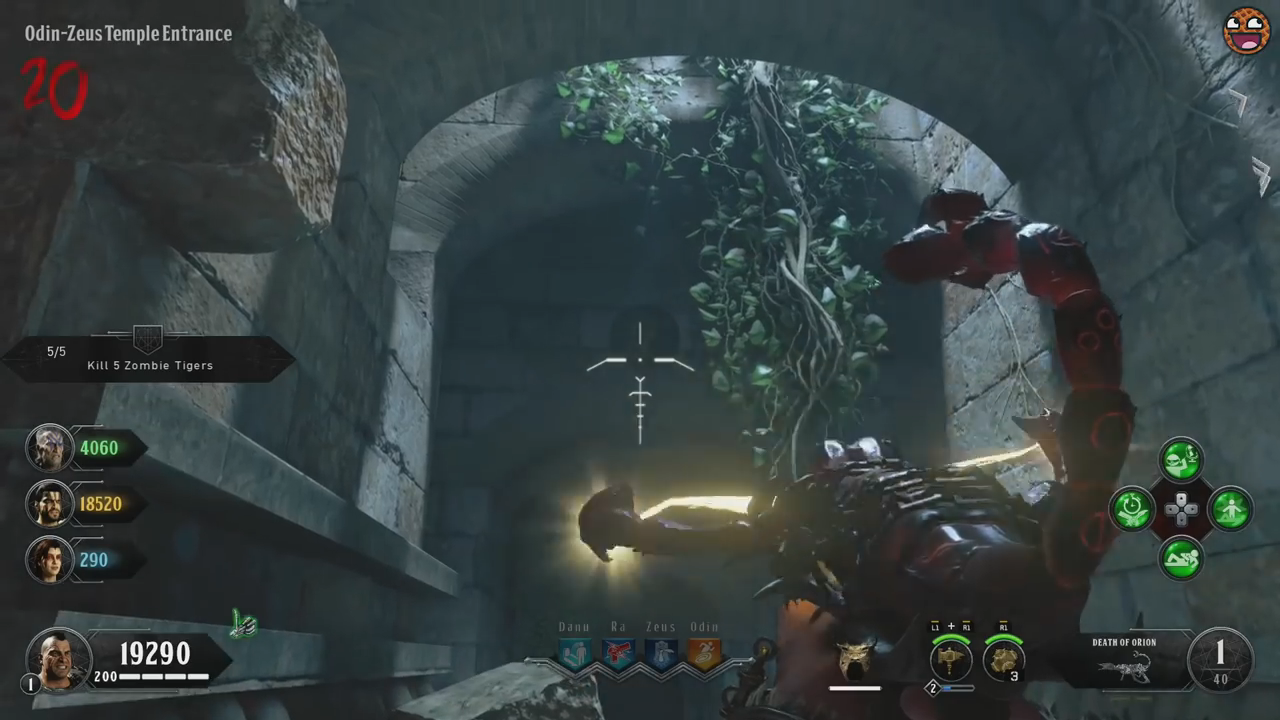Click the laughing cookie channel logo
The width and height of the screenshot is (1280, 720).
click(1246, 31)
